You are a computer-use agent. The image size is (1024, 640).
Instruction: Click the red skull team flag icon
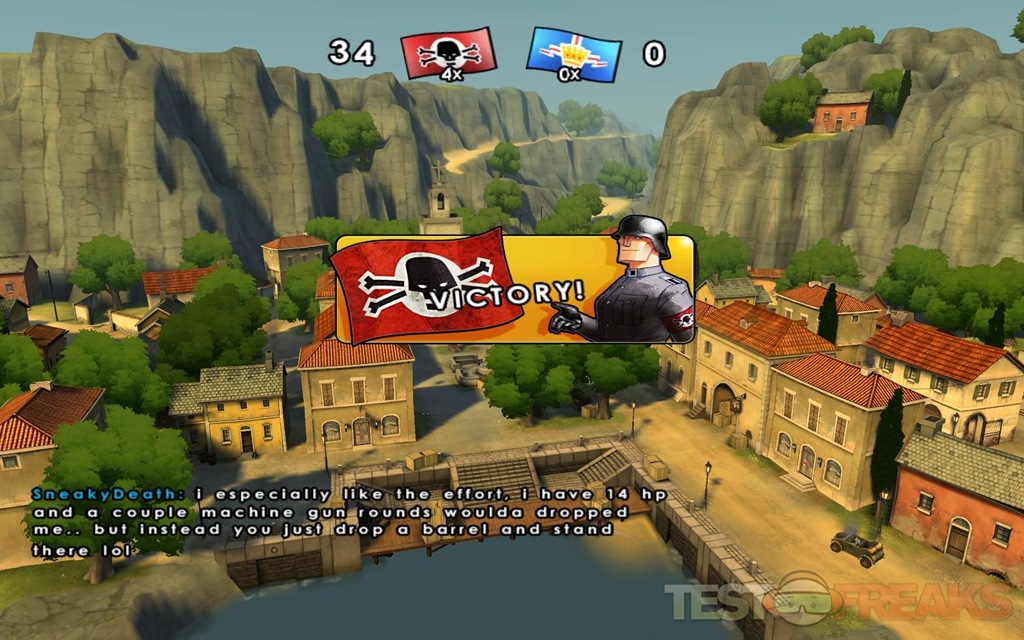pos(448,53)
